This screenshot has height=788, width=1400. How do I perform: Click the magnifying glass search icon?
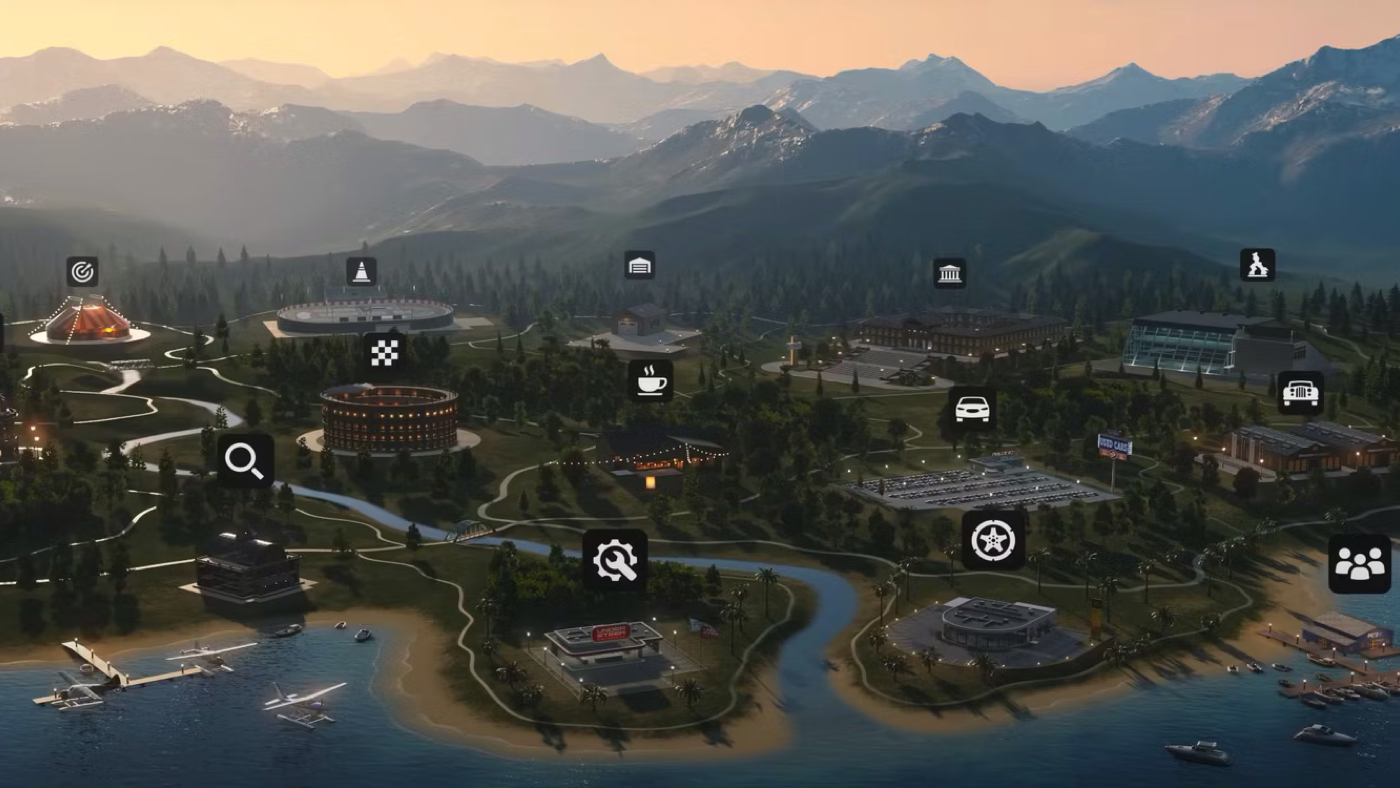pos(245,460)
